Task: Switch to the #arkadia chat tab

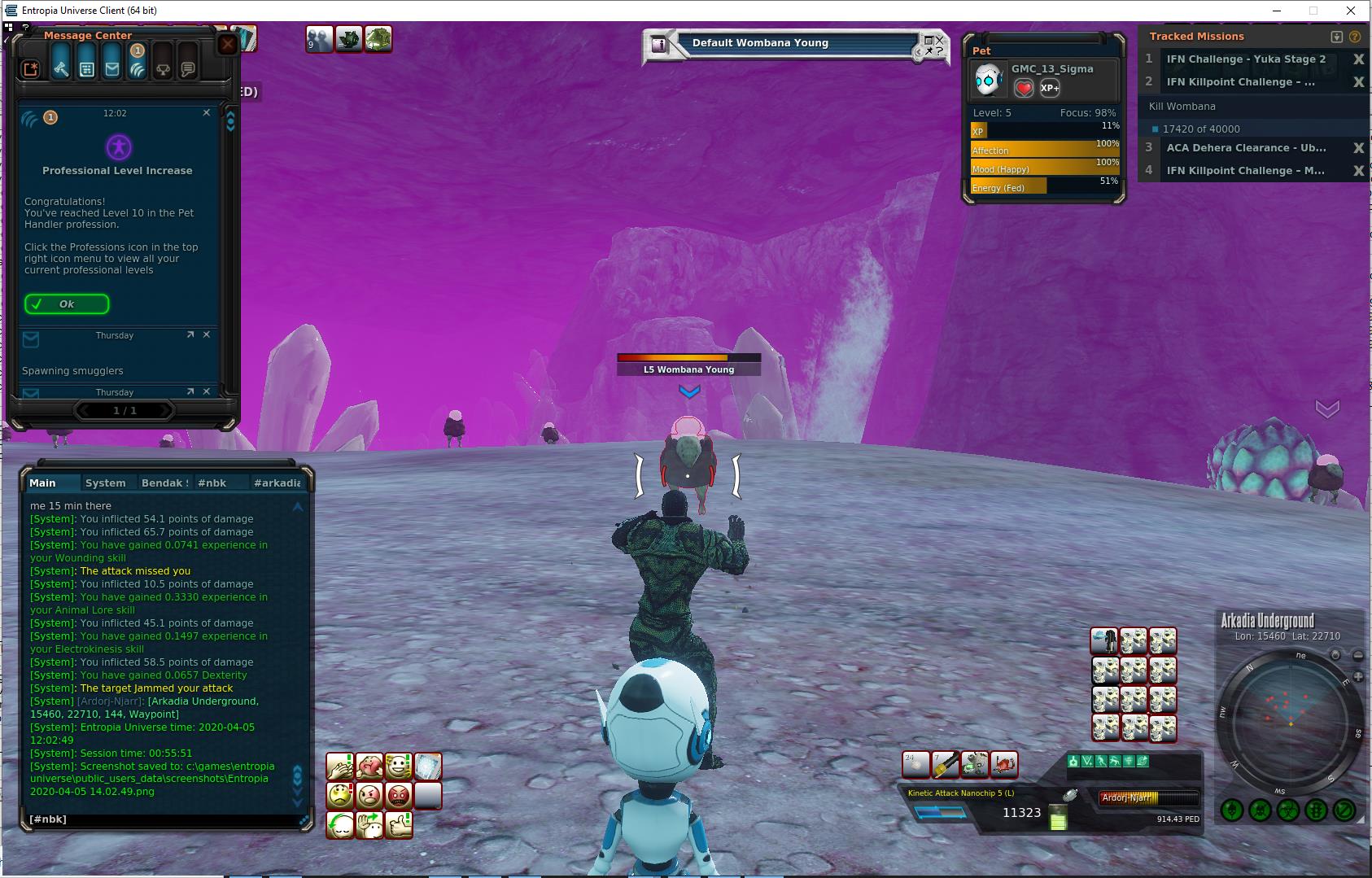Action: tap(277, 483)
